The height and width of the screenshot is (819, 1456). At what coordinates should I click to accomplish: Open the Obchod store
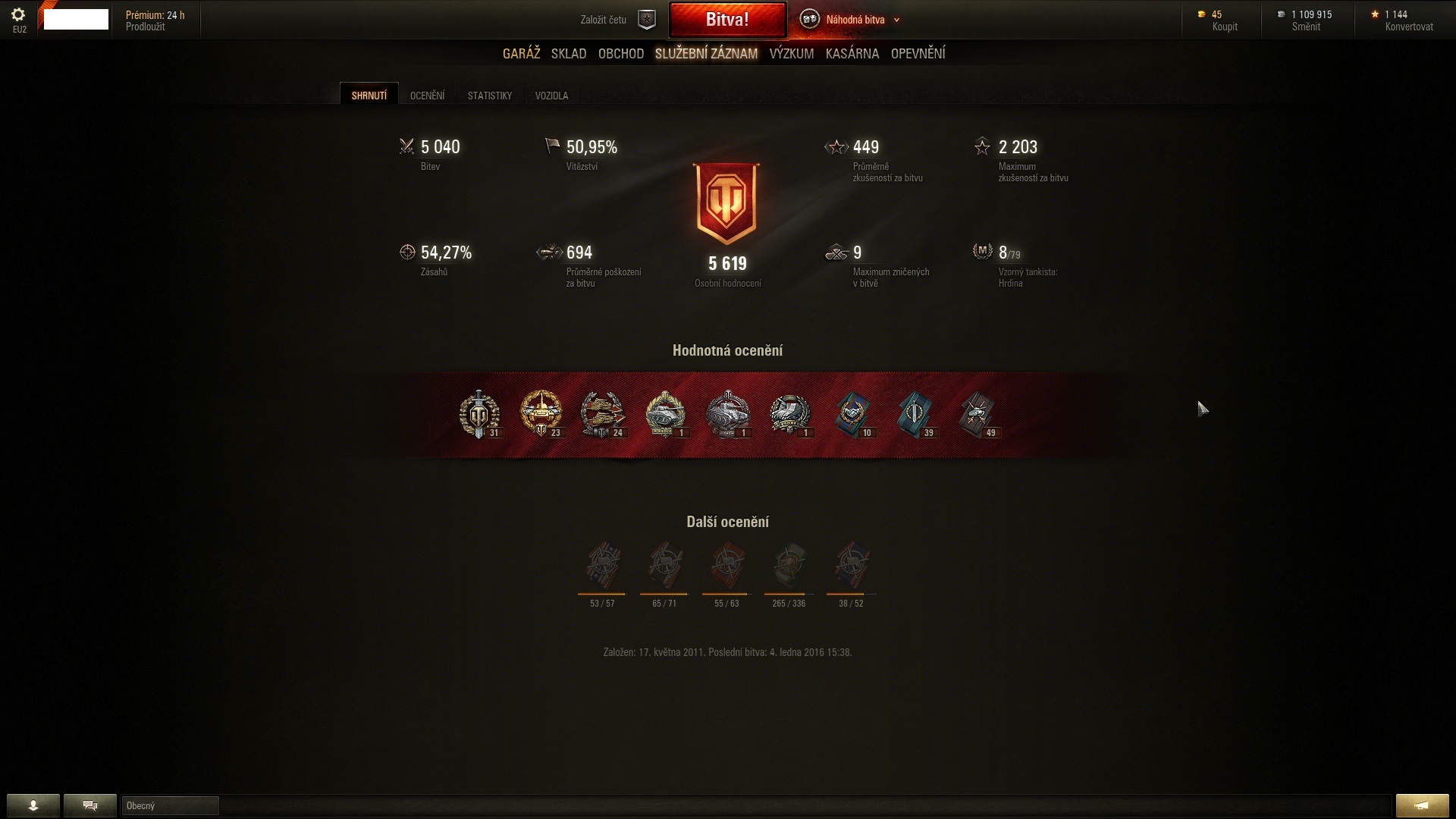point(621,54)
